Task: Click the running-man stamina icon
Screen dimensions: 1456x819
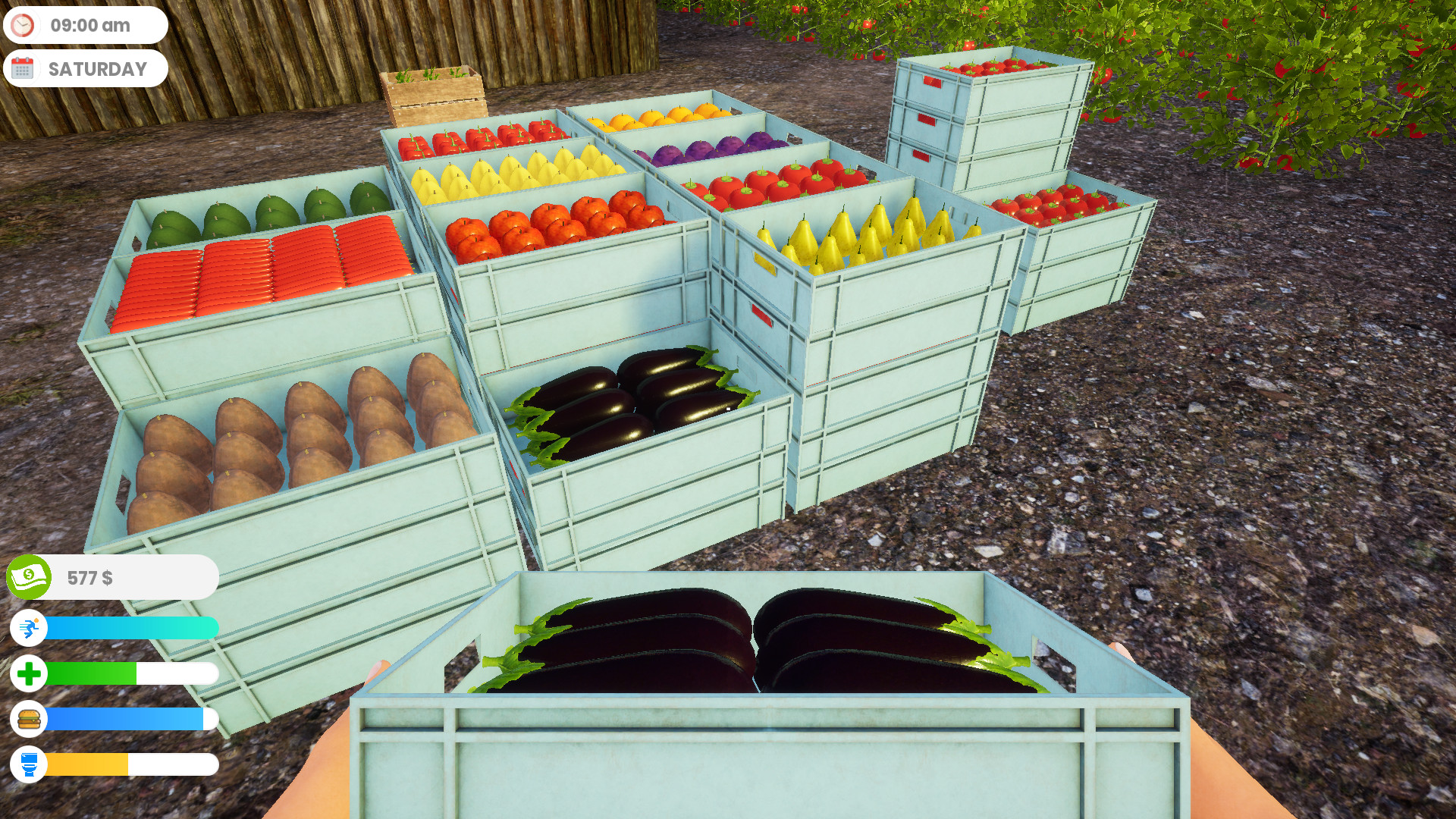Action: (x=29, y=628)
